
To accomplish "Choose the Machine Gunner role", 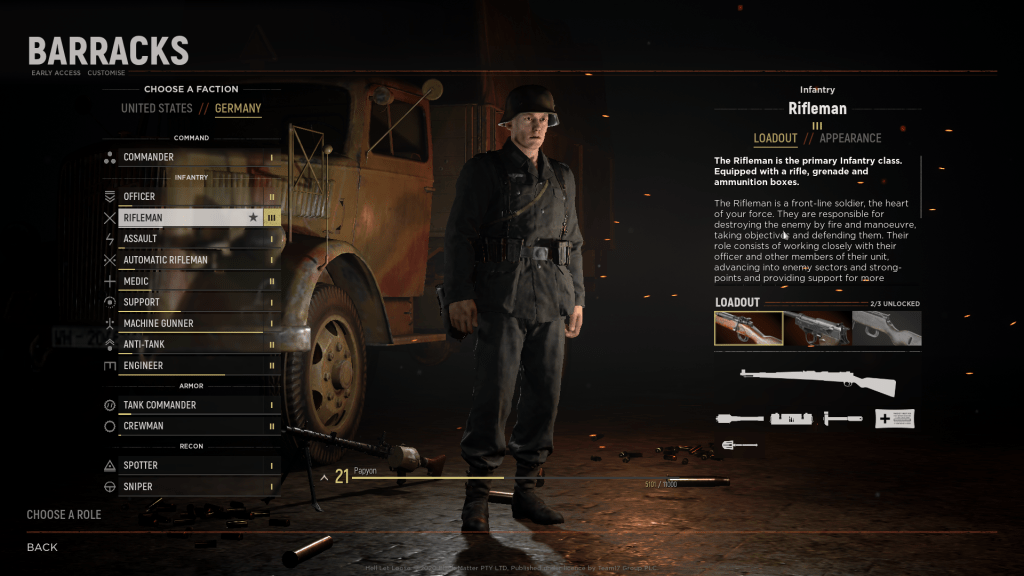I will click(190, 323).
